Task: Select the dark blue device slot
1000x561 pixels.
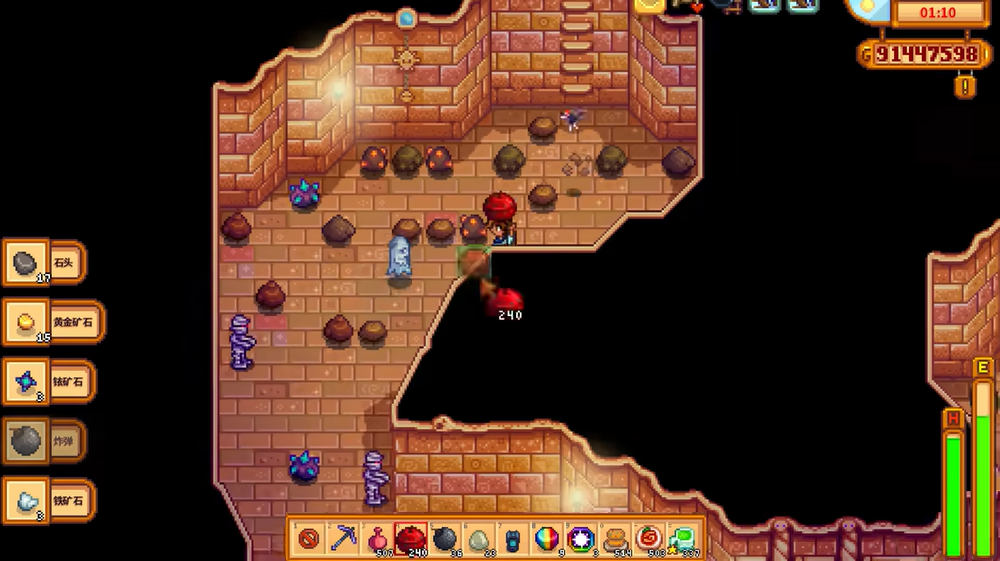Action: pos(513,539)
